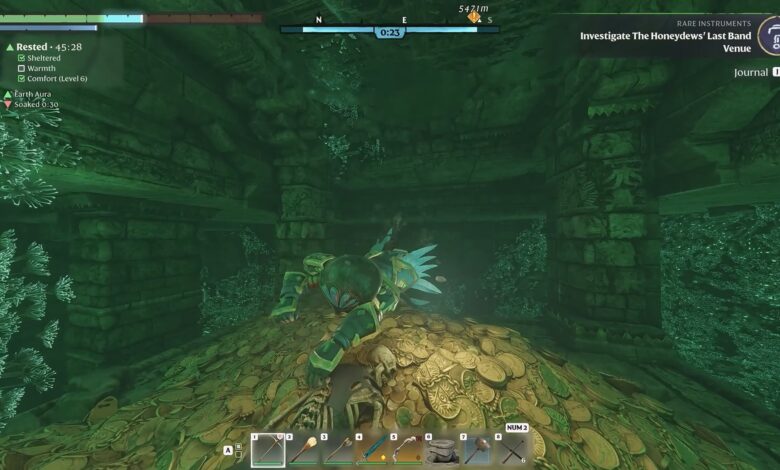Open the Journal
The height and width of the screenshot is (470, 780).
750,73
